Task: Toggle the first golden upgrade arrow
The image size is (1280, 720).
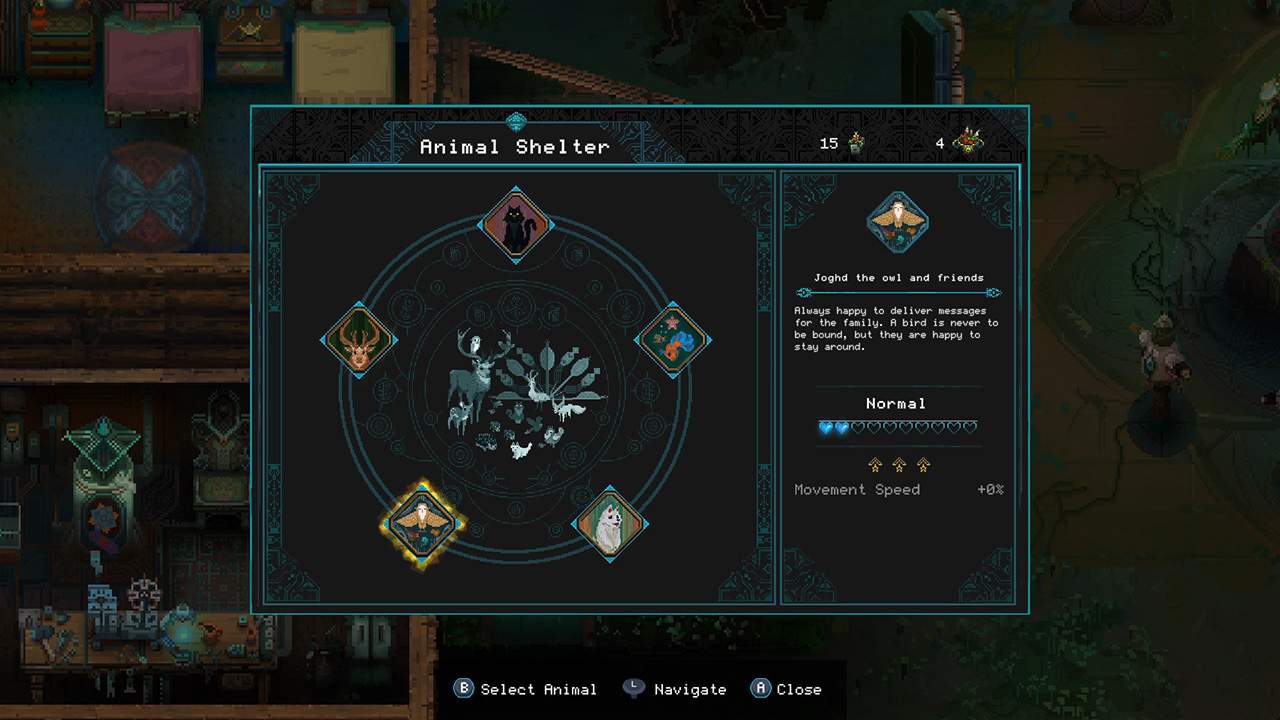Action: [x=874, y=464]
